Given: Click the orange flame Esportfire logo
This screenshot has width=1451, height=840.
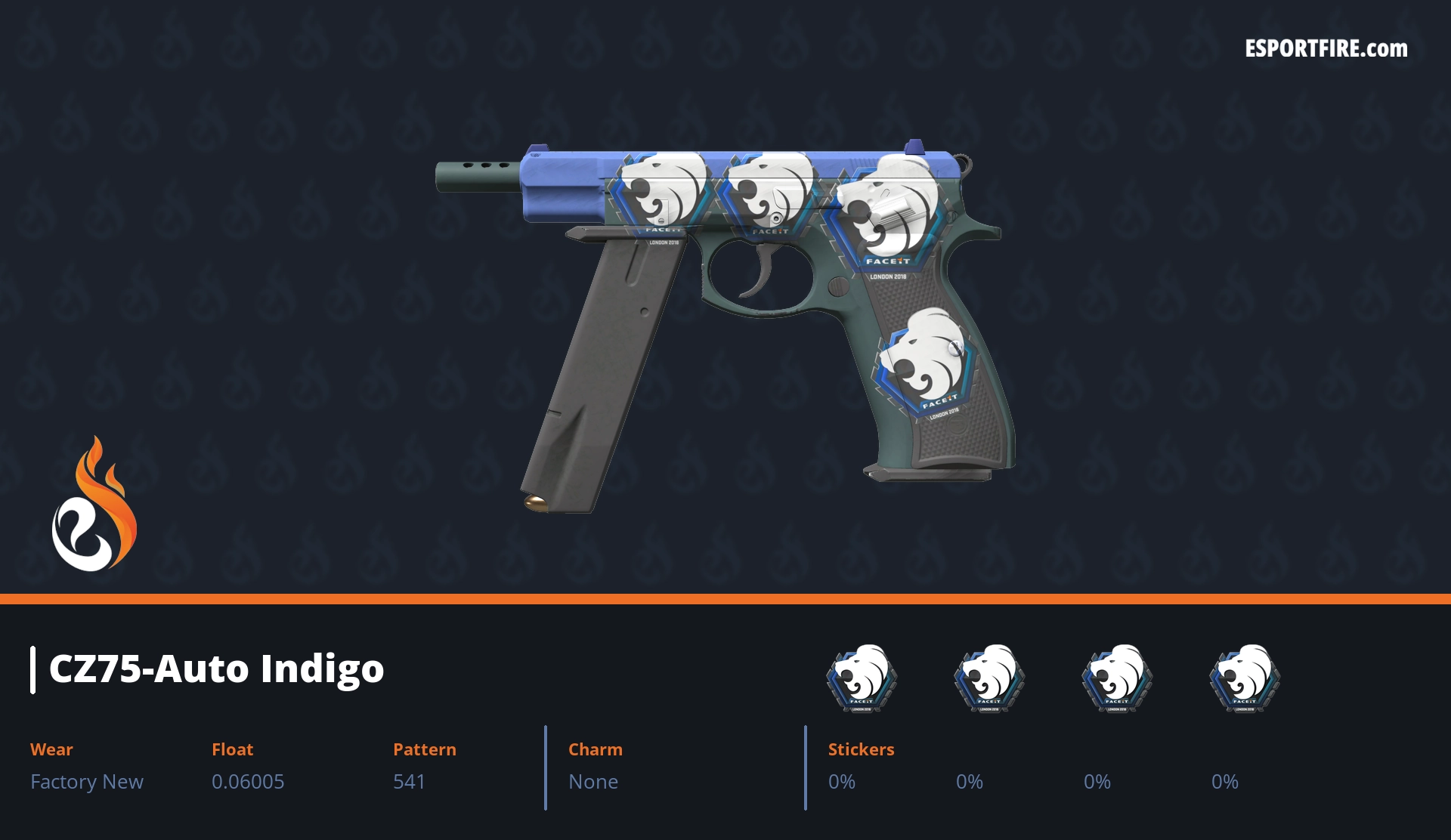Looking at the screenshot, I should pyautogui.click(x=94, y=505).
